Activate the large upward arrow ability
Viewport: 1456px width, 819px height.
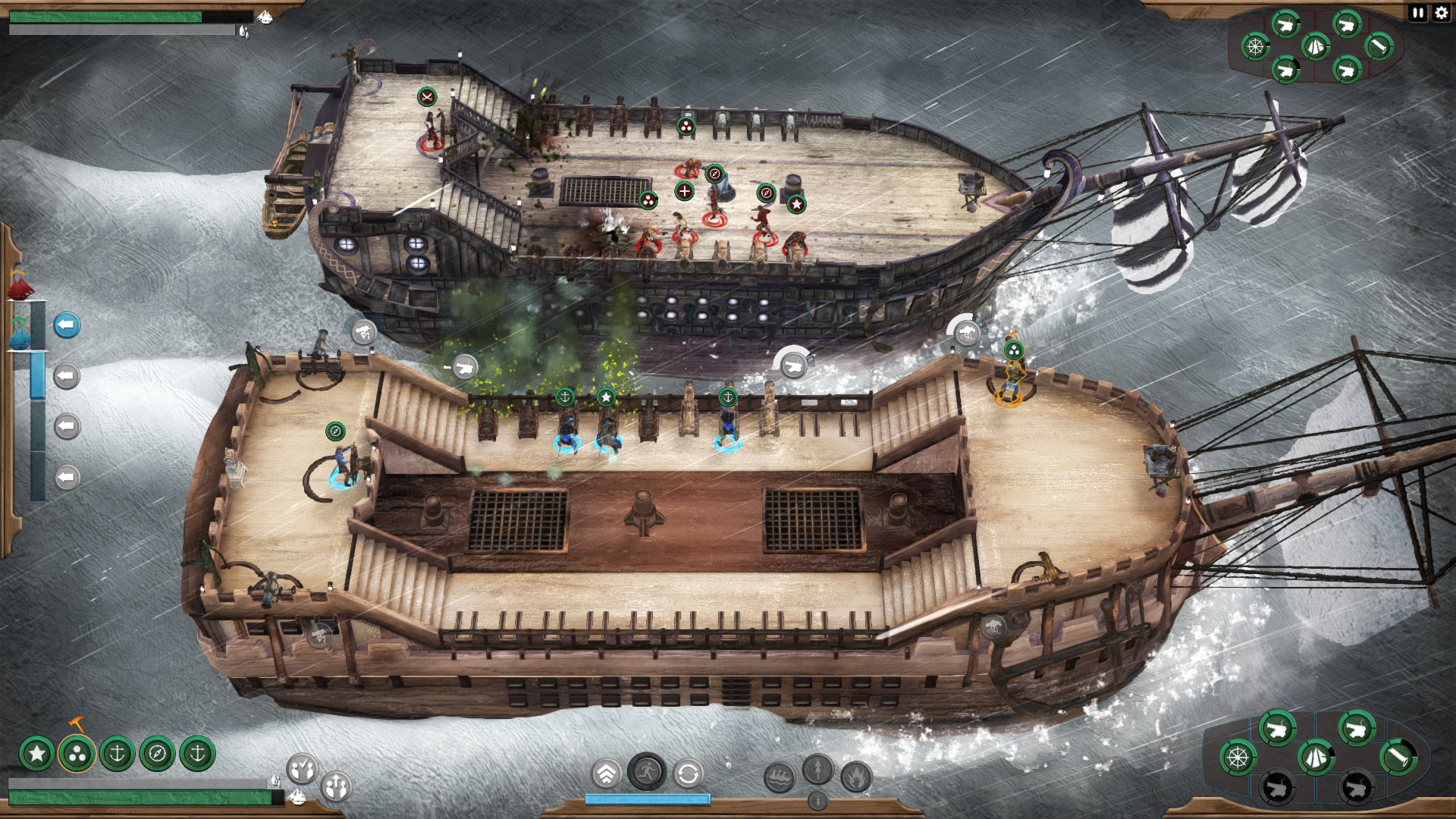817,769
